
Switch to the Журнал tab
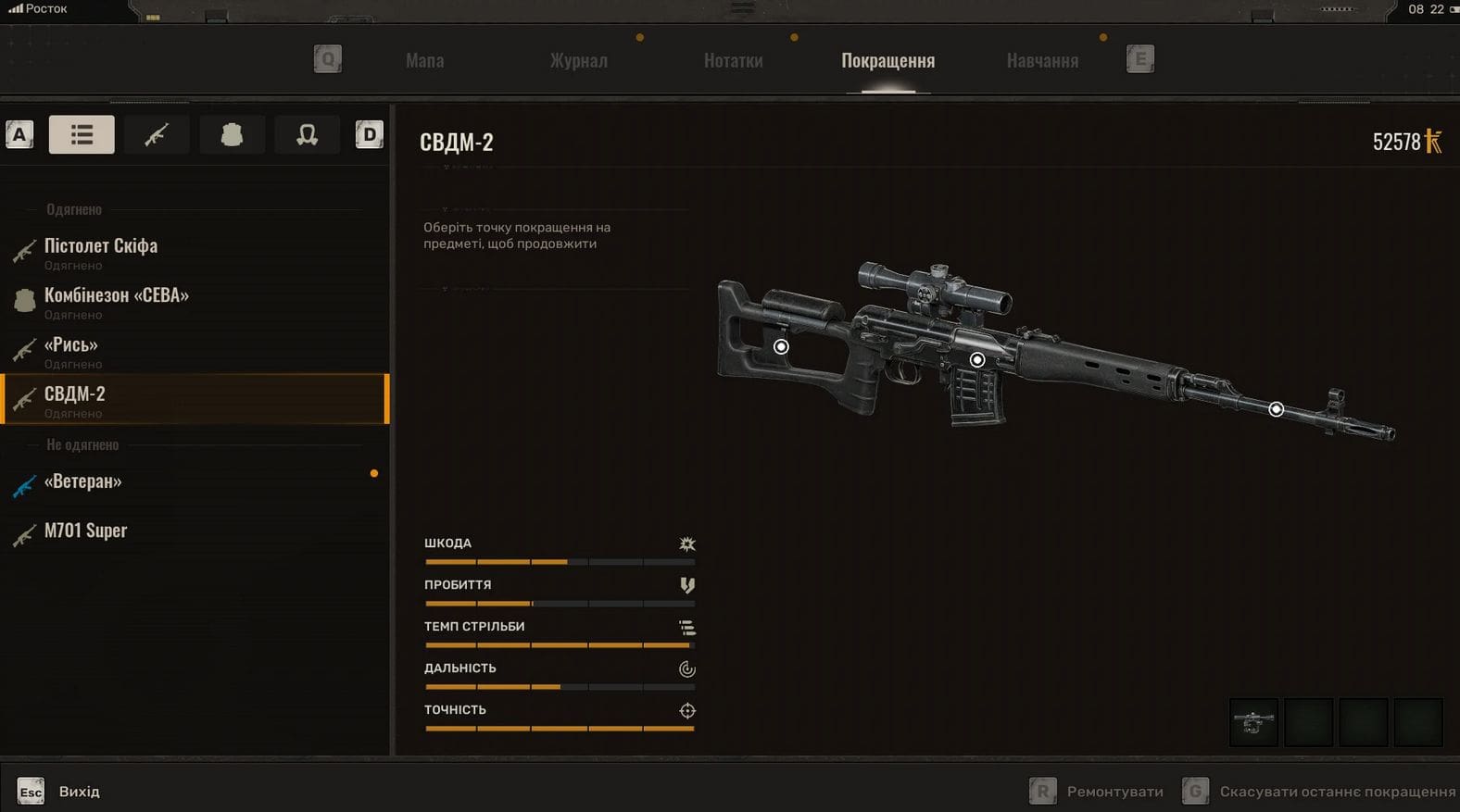578,61
